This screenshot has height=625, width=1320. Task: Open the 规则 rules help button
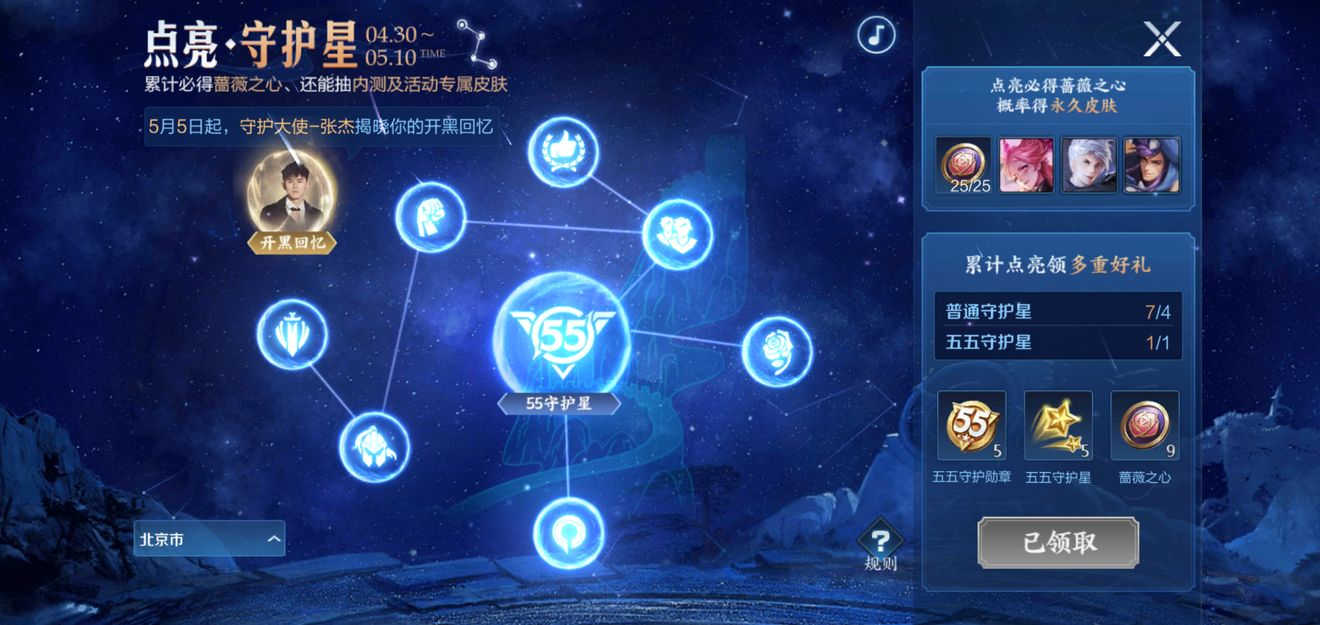pyautogui.click(x=880, y=546)
